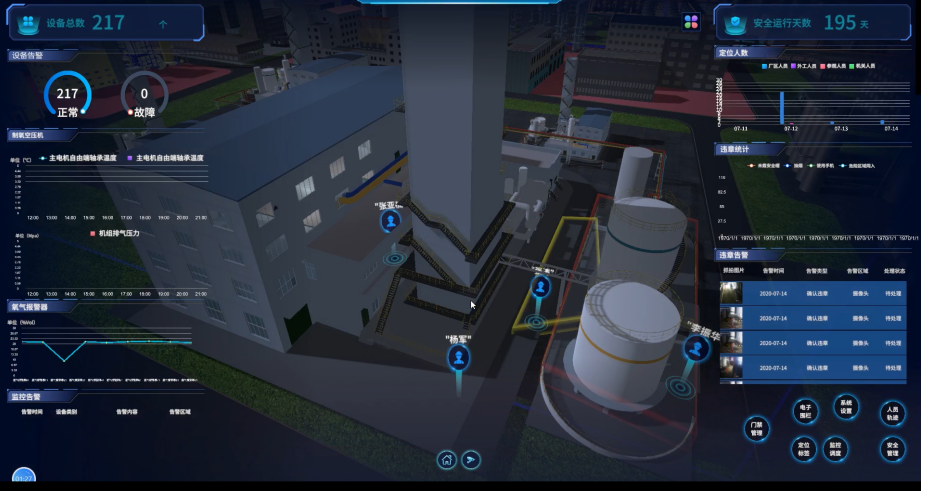Select the 杨军 personnel marker

[x=458, y=356]
